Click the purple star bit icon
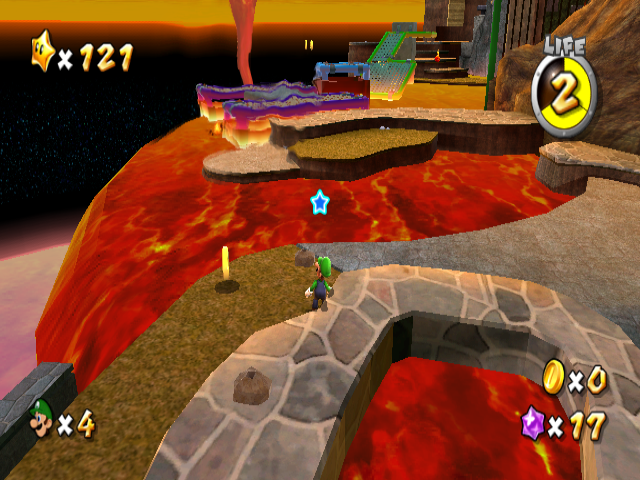Image resolution: width=640 pixels, height=480 pixels. pyautogui.click(x=536, y=423)
